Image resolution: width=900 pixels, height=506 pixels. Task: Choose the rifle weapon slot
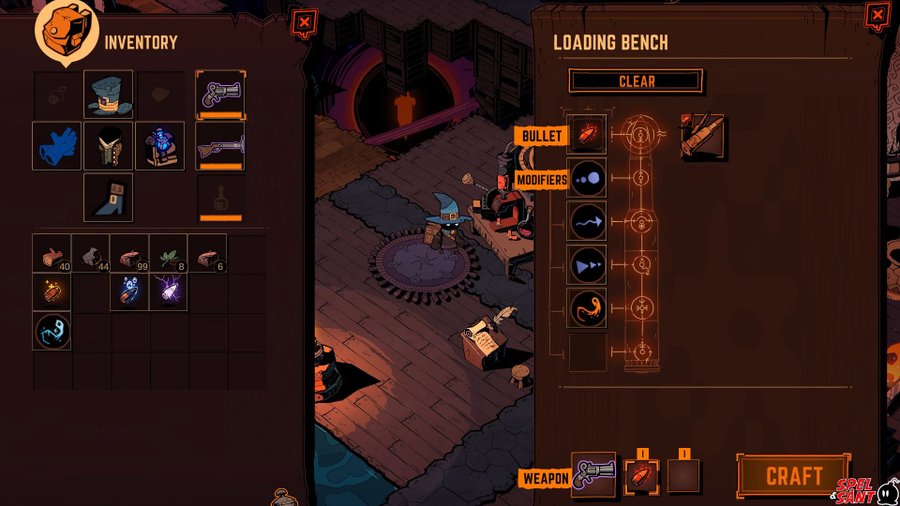(x=220, y=146)
